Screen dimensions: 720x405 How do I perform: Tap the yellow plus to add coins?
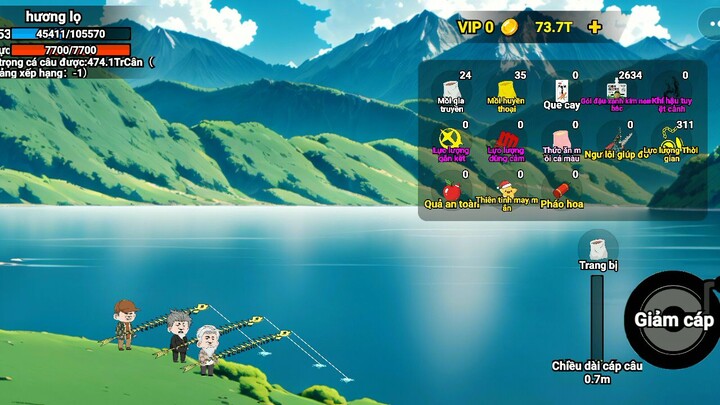595,27
